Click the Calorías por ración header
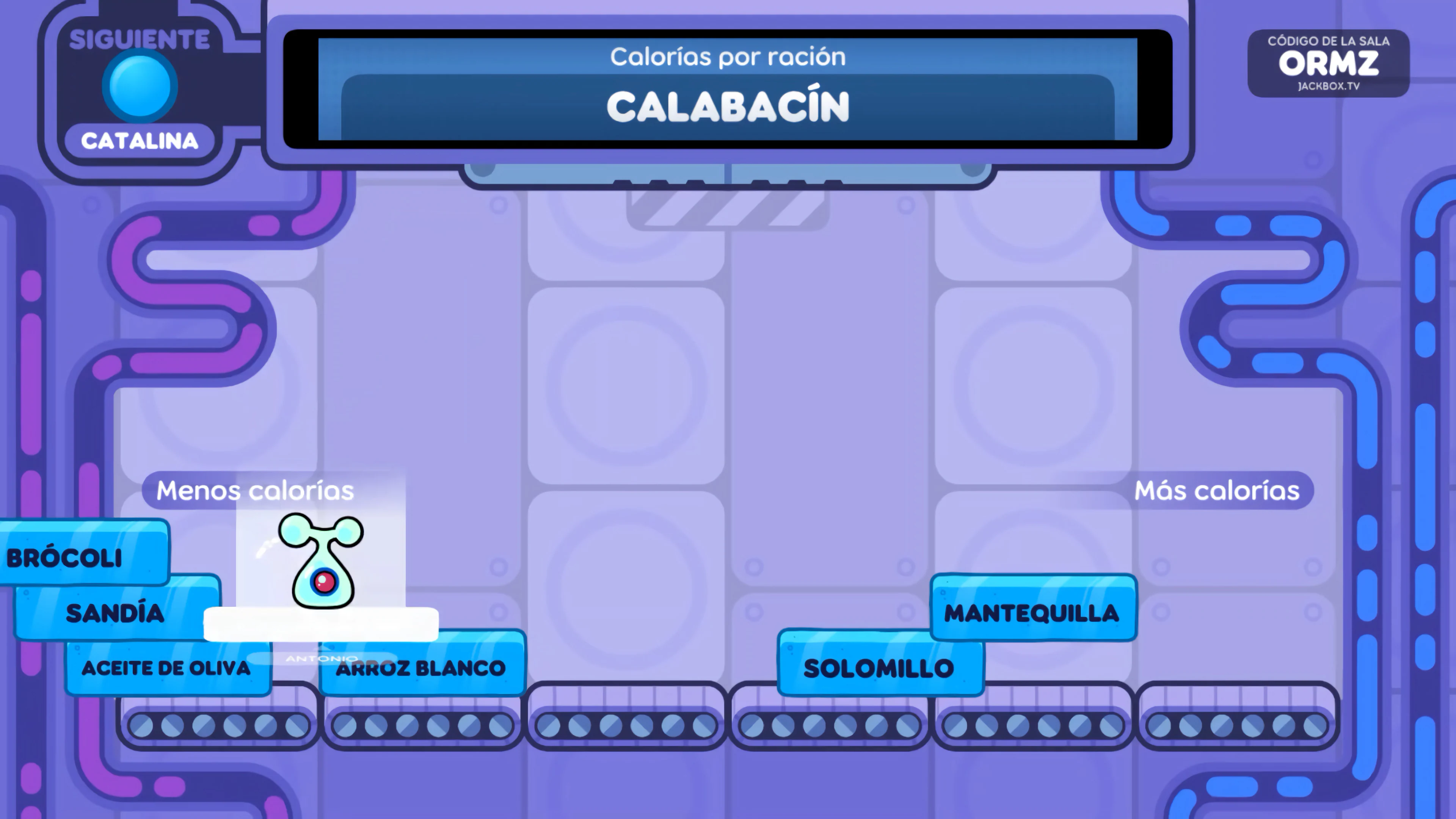The width and height of the screenshot is (1456, 819). click(728, 56)
